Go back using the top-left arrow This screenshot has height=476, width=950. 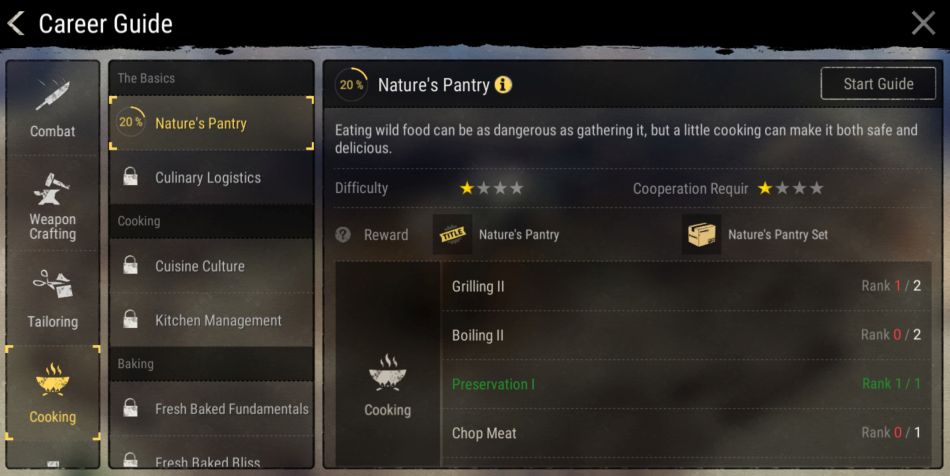point(17,23)
